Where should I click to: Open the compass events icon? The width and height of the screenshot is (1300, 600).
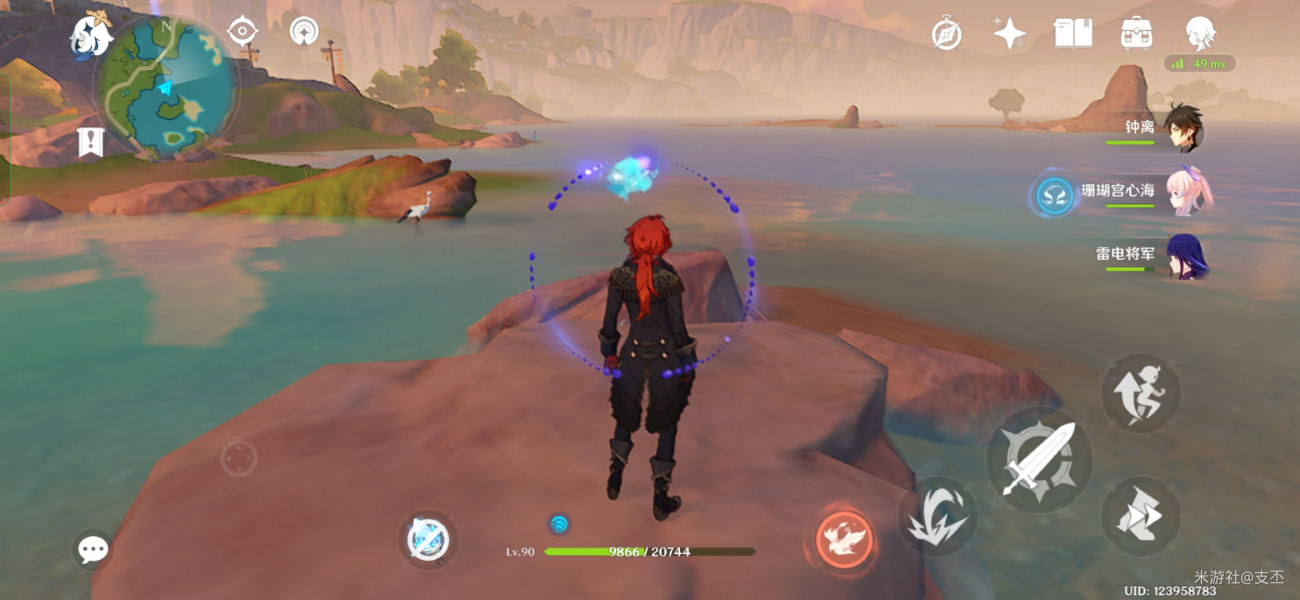(946, 34)
